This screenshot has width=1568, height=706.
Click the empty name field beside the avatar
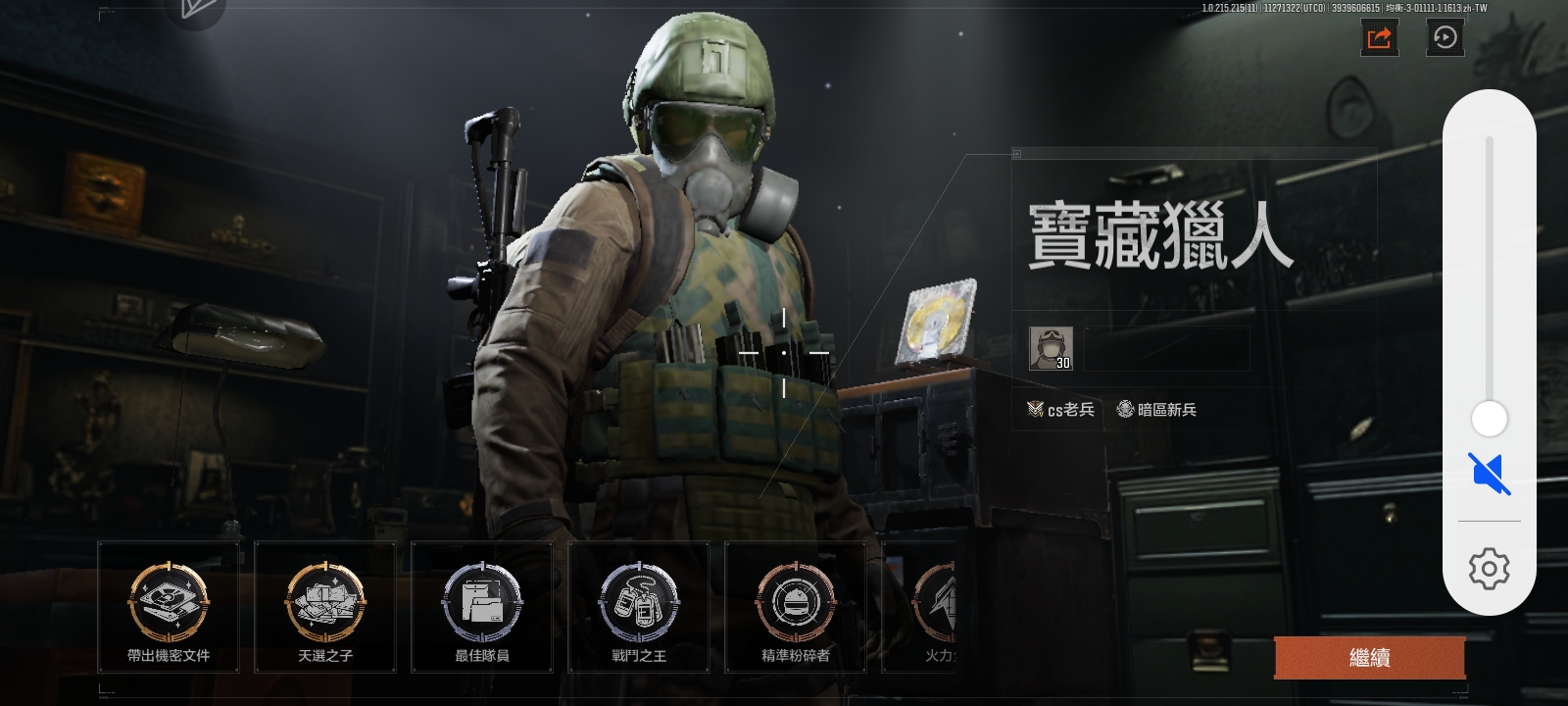point(1168,349)
